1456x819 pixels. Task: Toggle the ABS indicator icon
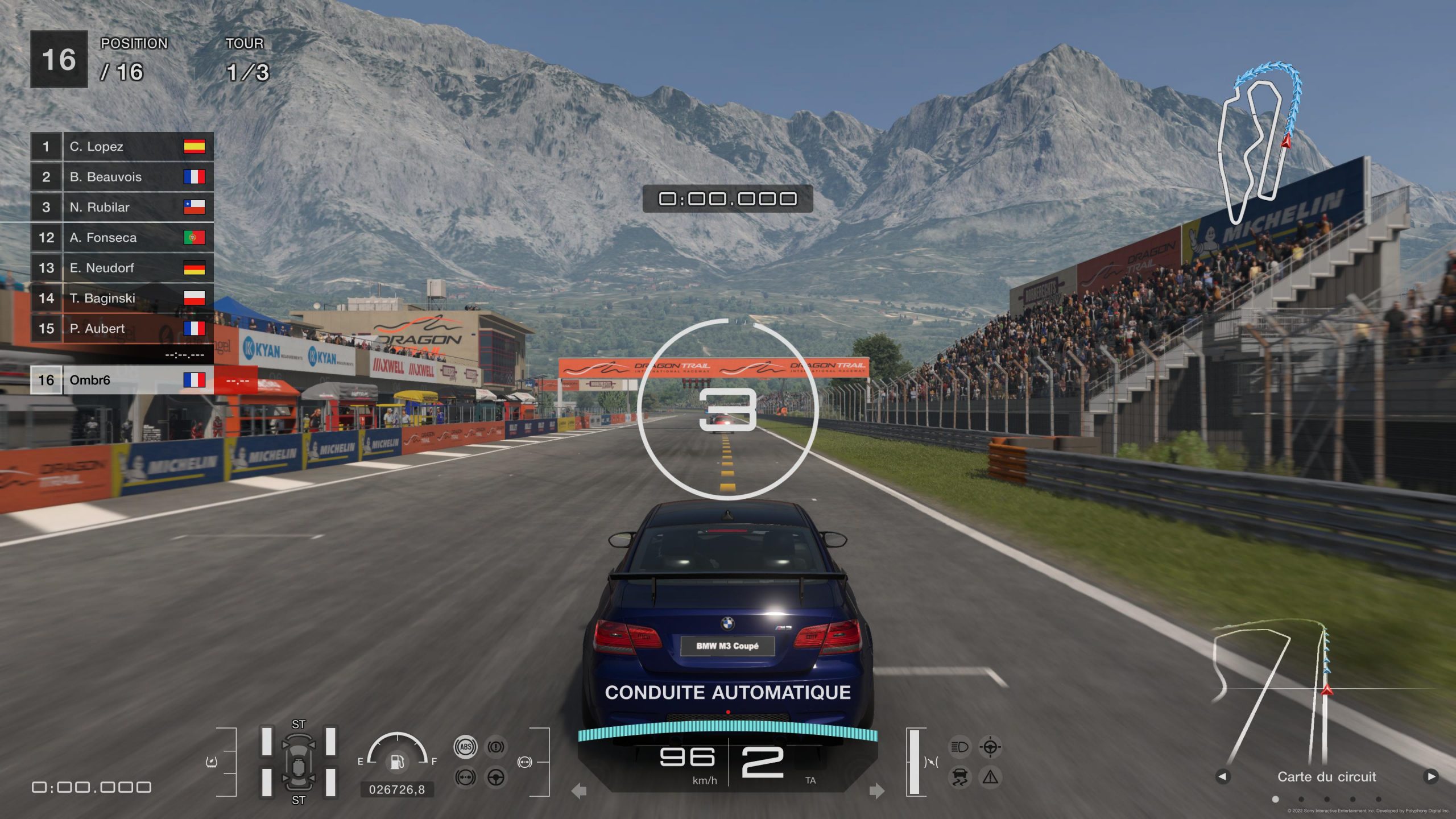tap(466, 747)
